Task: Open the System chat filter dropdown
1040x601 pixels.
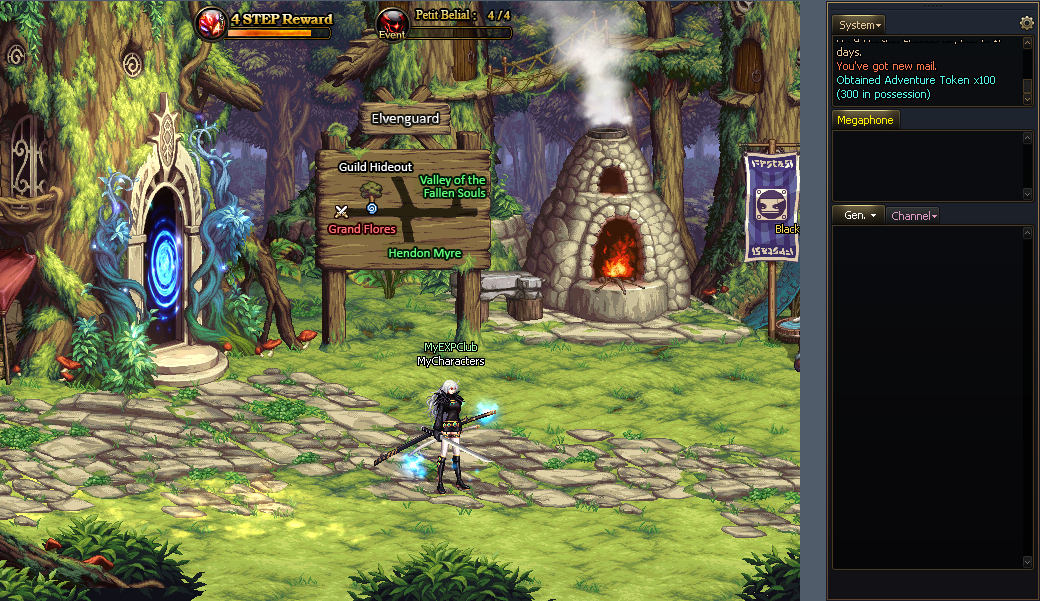Action: click(x=858, y=25)
